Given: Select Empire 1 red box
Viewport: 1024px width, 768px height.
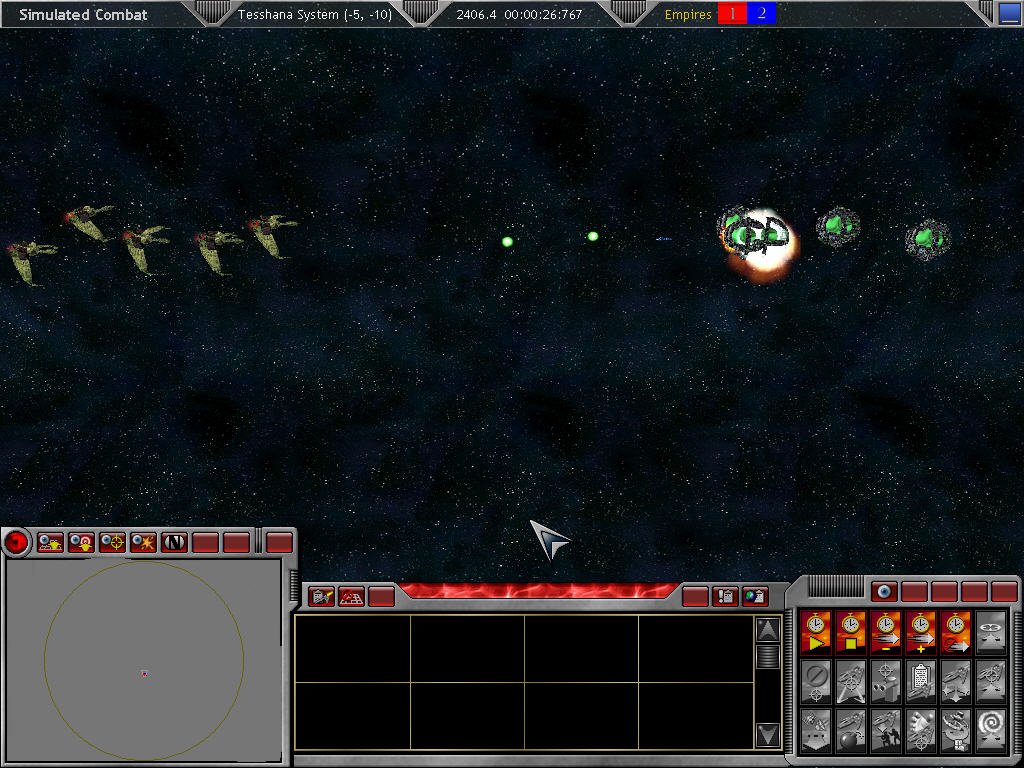Looking at the screenshot, I should click(x=732, y=14).
